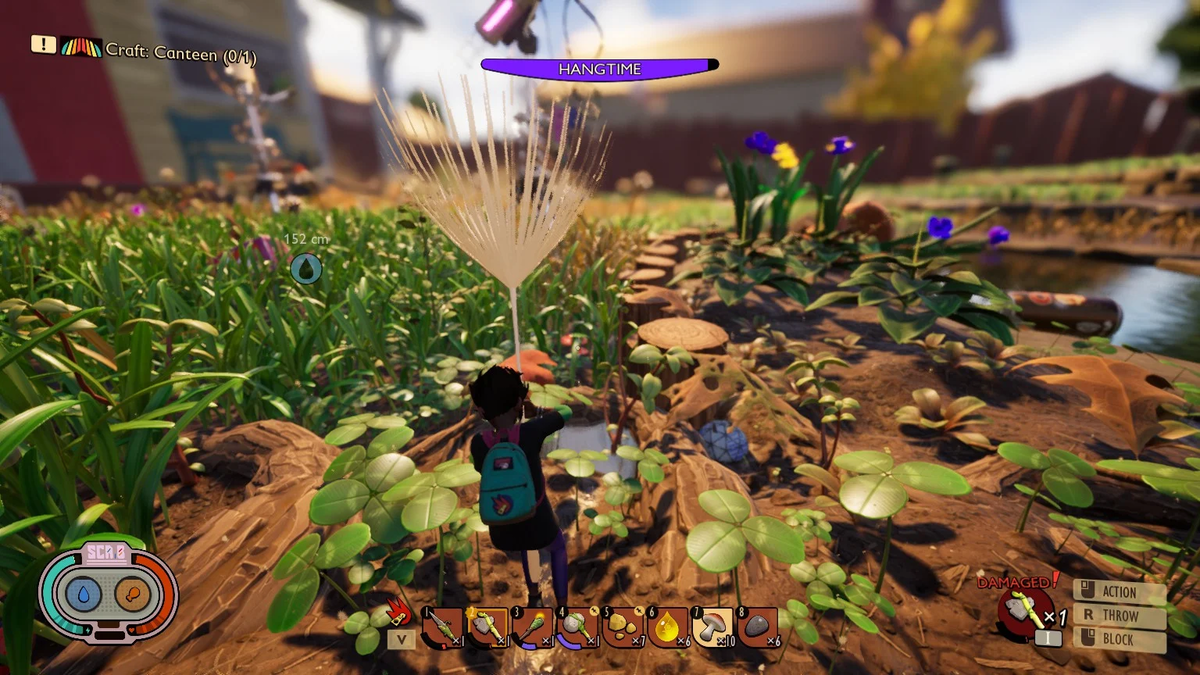Equip the torch from hotbar slot 3

pyautogui.click(x=532, y=627)
